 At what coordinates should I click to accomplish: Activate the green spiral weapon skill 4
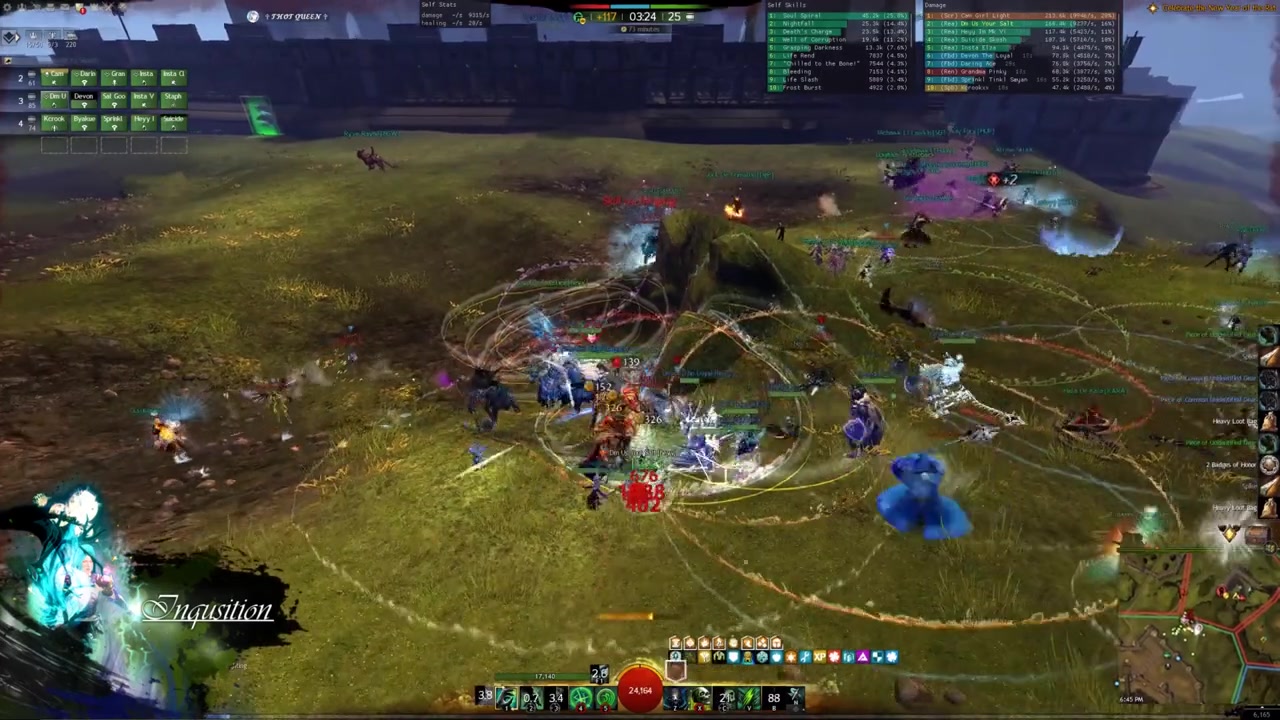pos(581,697)
